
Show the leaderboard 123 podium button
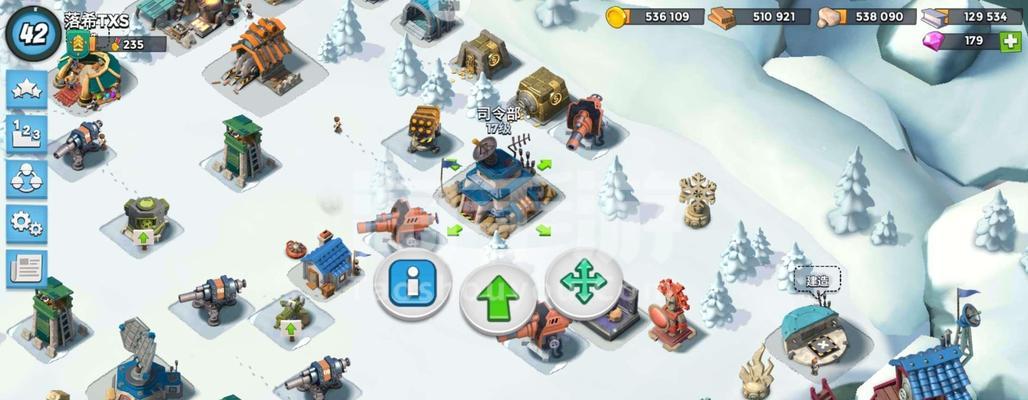27,134
